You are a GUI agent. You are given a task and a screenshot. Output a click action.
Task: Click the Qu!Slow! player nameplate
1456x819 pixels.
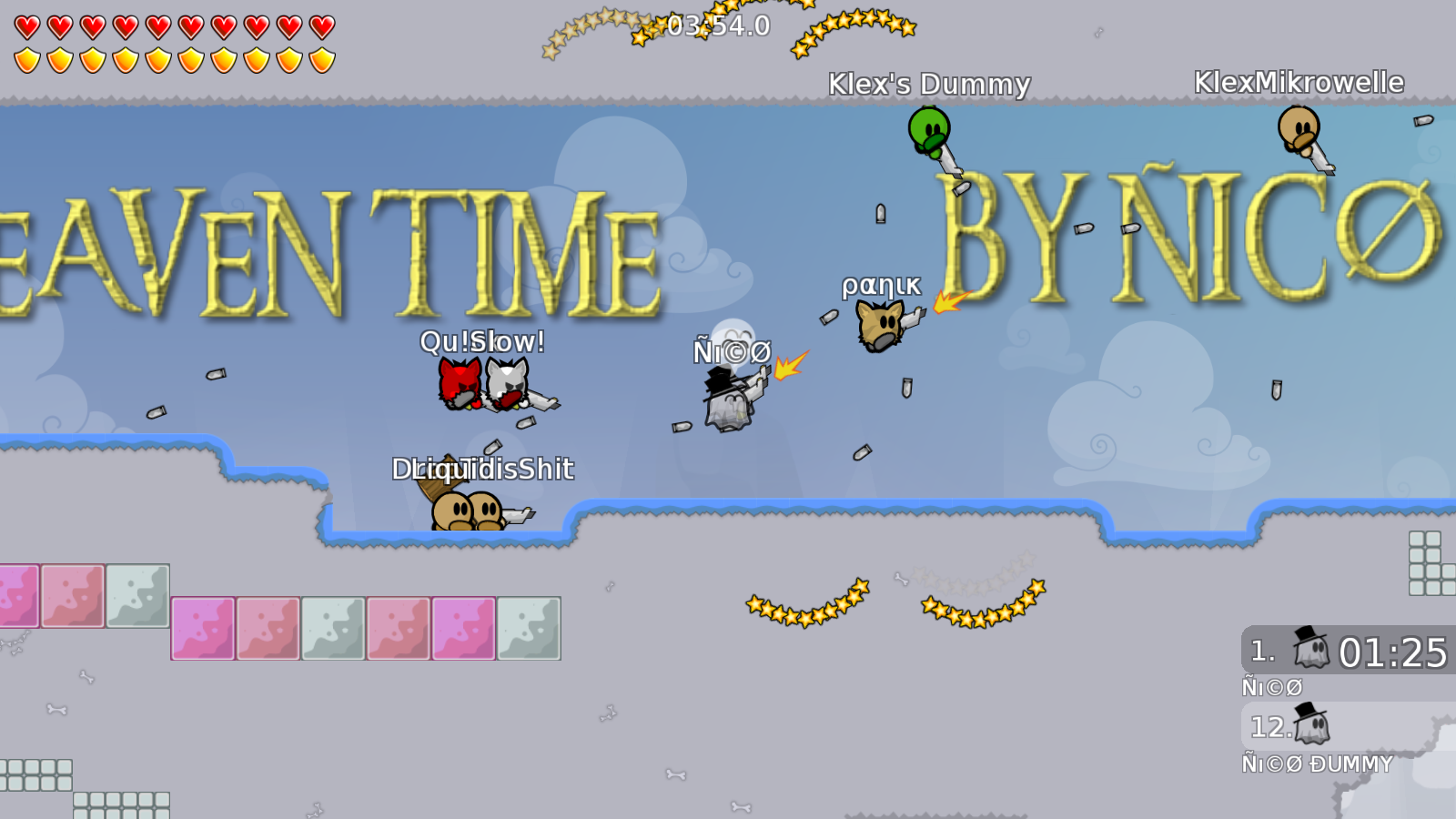[481, 343]
